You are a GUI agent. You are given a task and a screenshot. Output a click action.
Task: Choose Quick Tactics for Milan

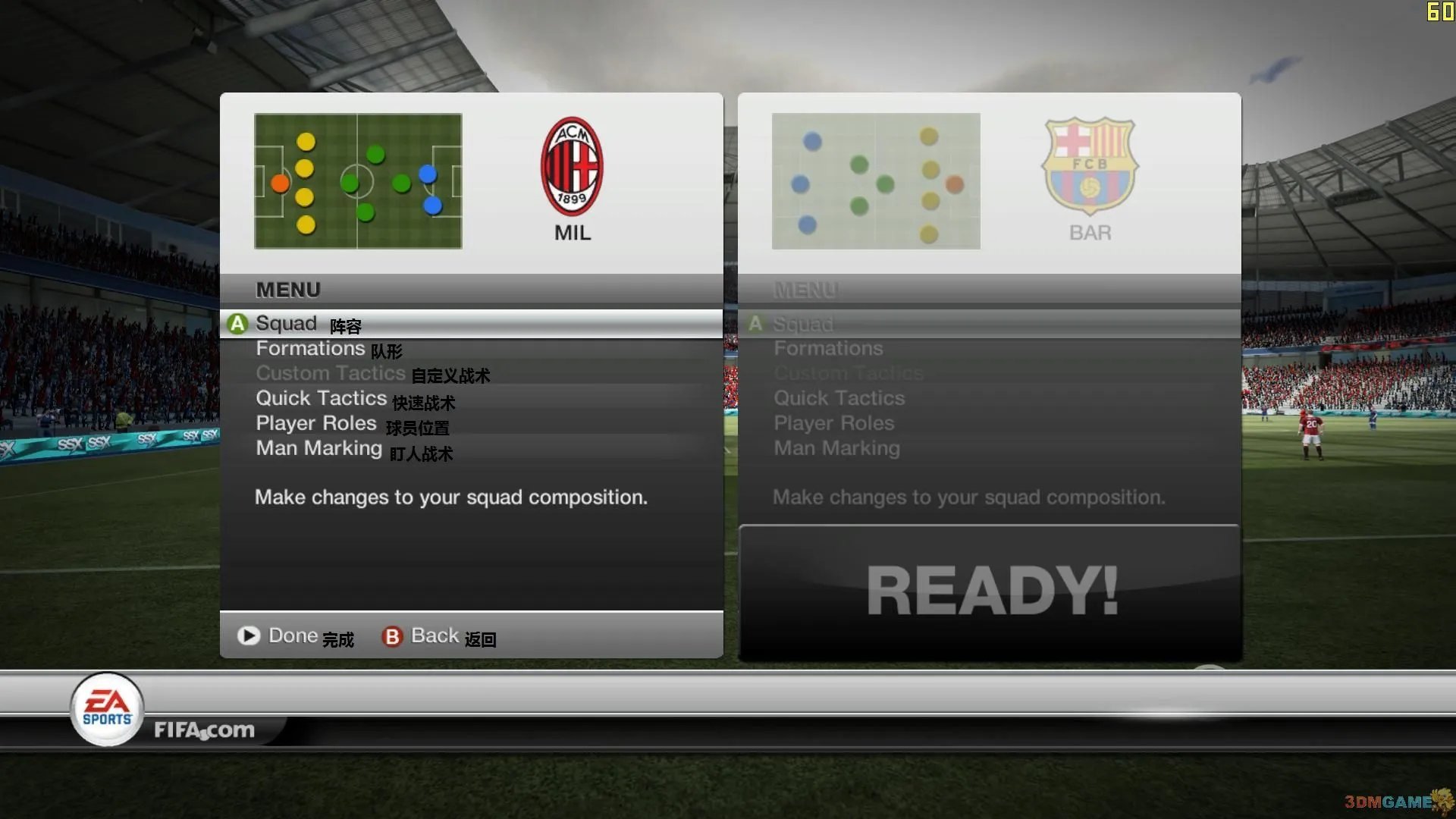(322, 397)
